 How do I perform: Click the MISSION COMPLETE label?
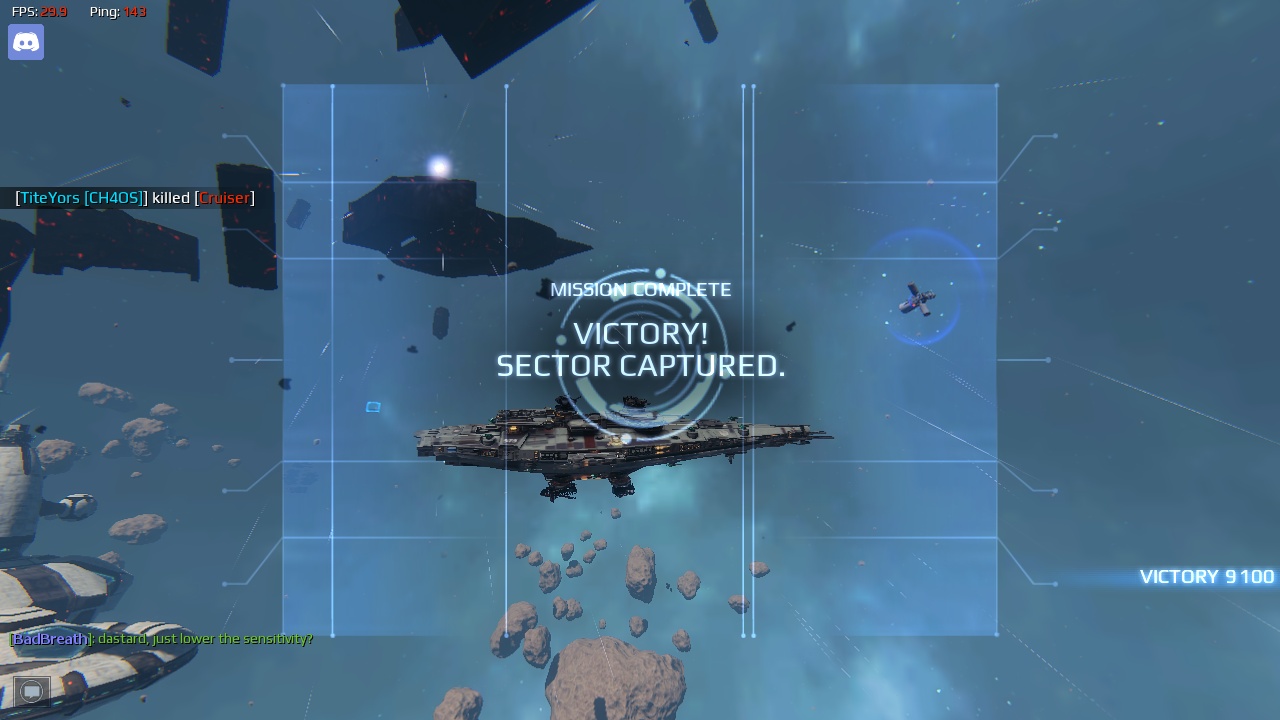(x=640, y=289)
